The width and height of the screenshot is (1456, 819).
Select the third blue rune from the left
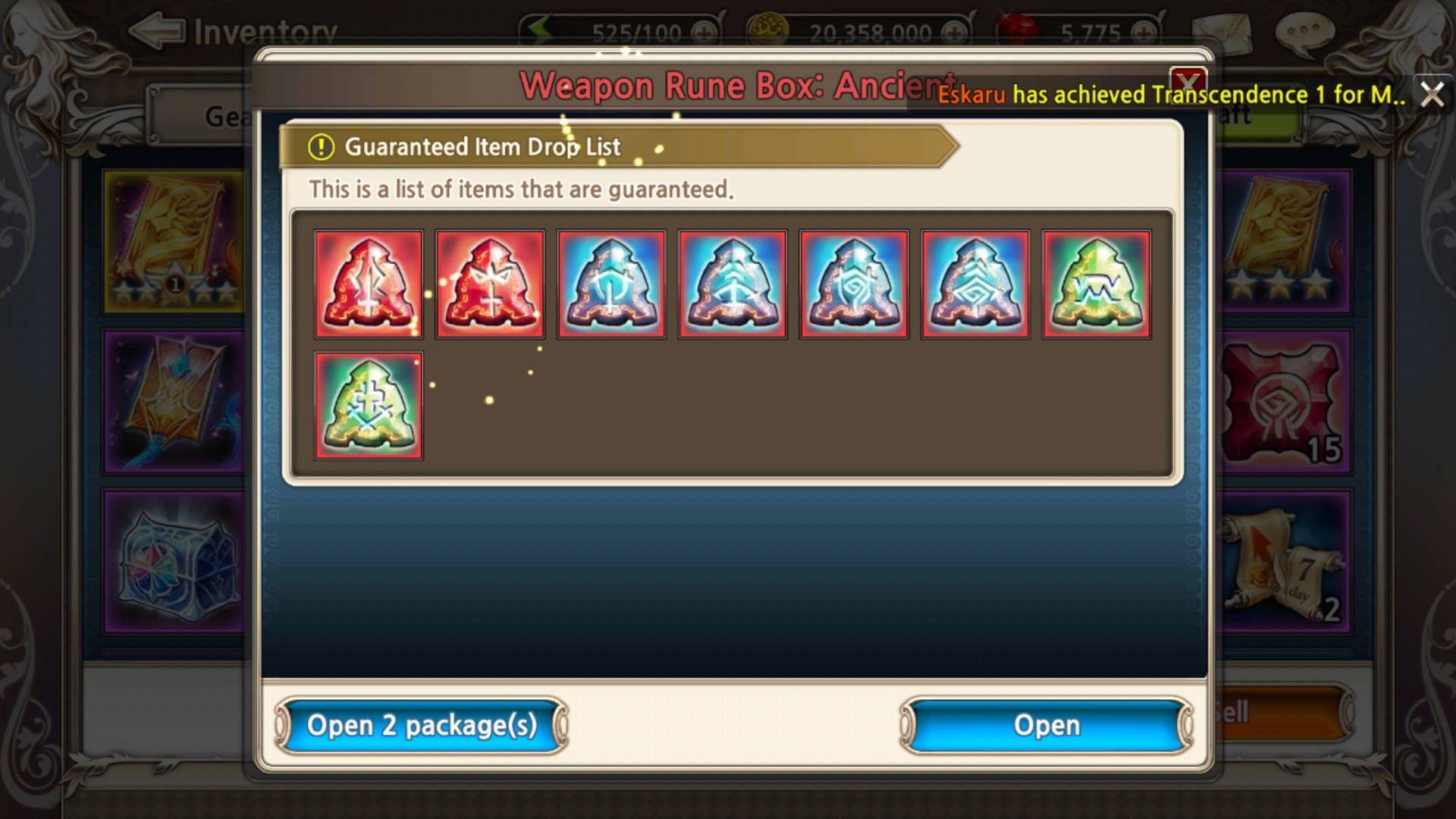[x=853, y=284]
